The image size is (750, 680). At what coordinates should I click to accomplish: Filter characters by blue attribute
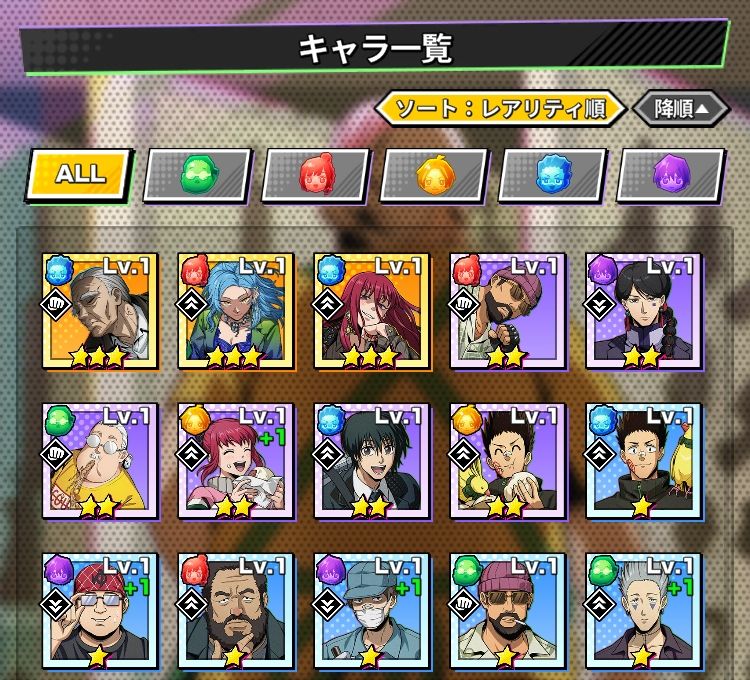click(x=552, y=175)
